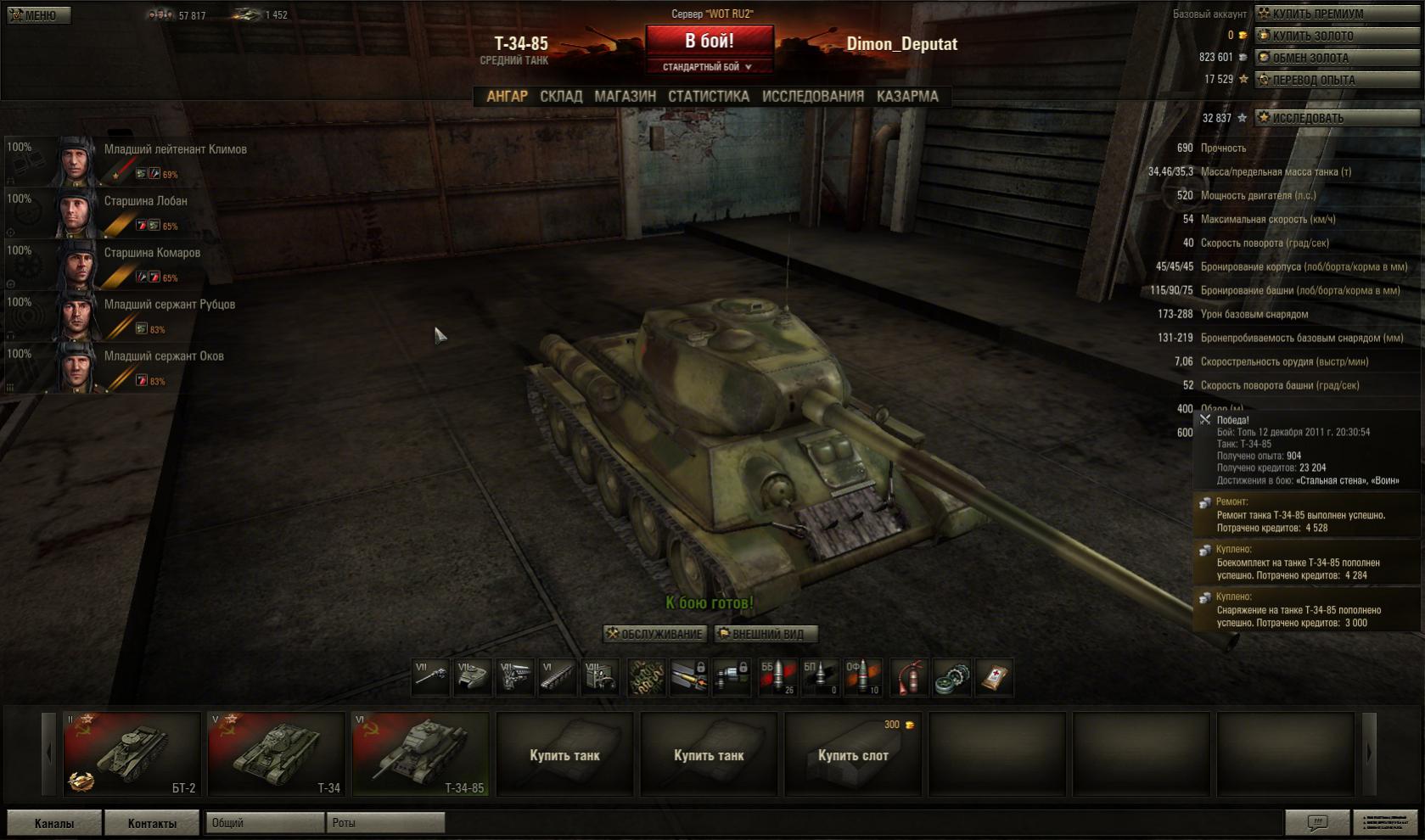Open the Контакты button
The image size is (1425, 840).
point(152,823)
